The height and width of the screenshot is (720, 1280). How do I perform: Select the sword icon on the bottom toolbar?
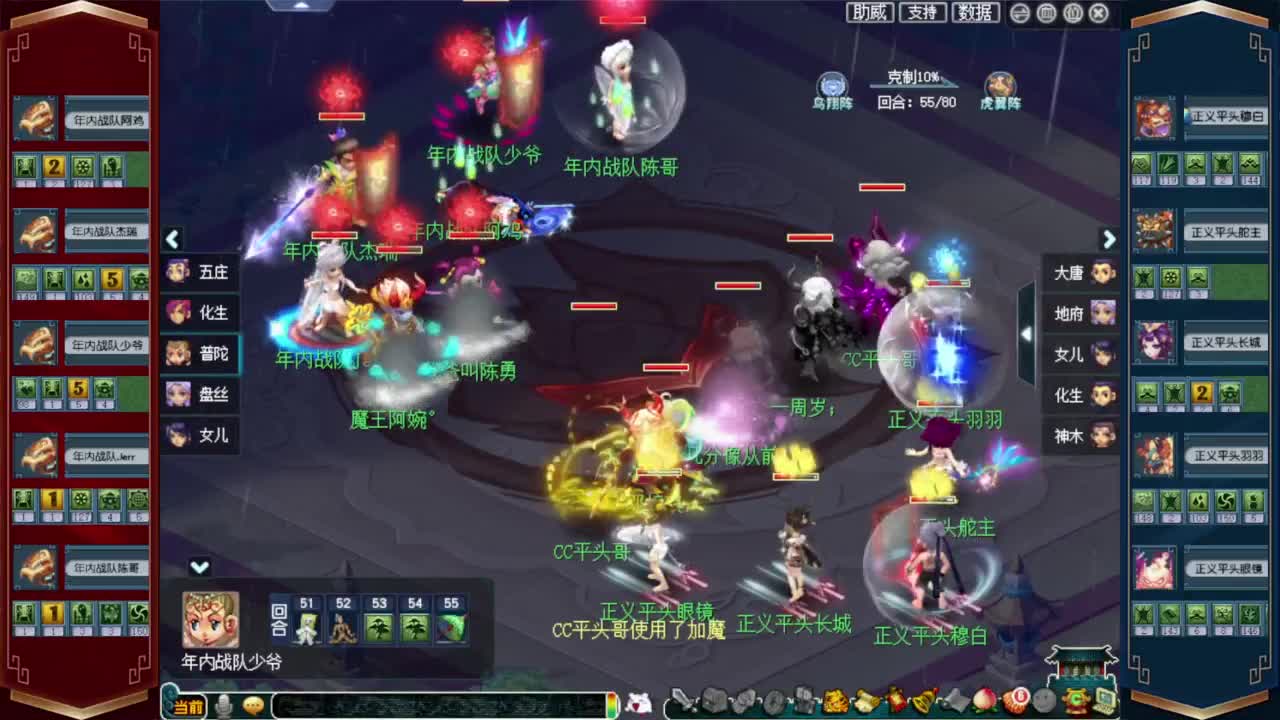click(x=684, y=700)
